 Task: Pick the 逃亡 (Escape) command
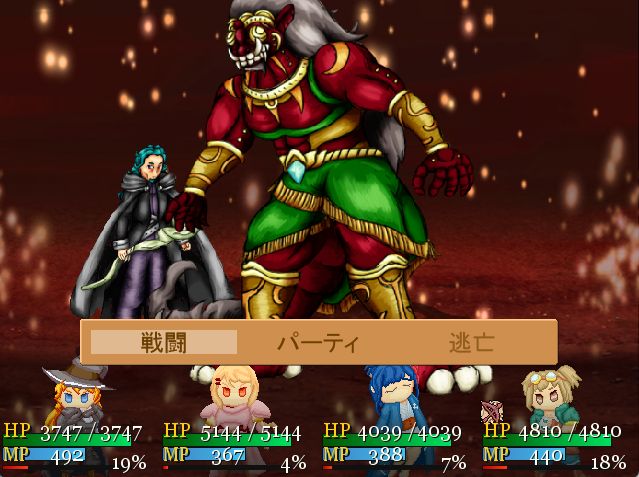pos(471,343)
